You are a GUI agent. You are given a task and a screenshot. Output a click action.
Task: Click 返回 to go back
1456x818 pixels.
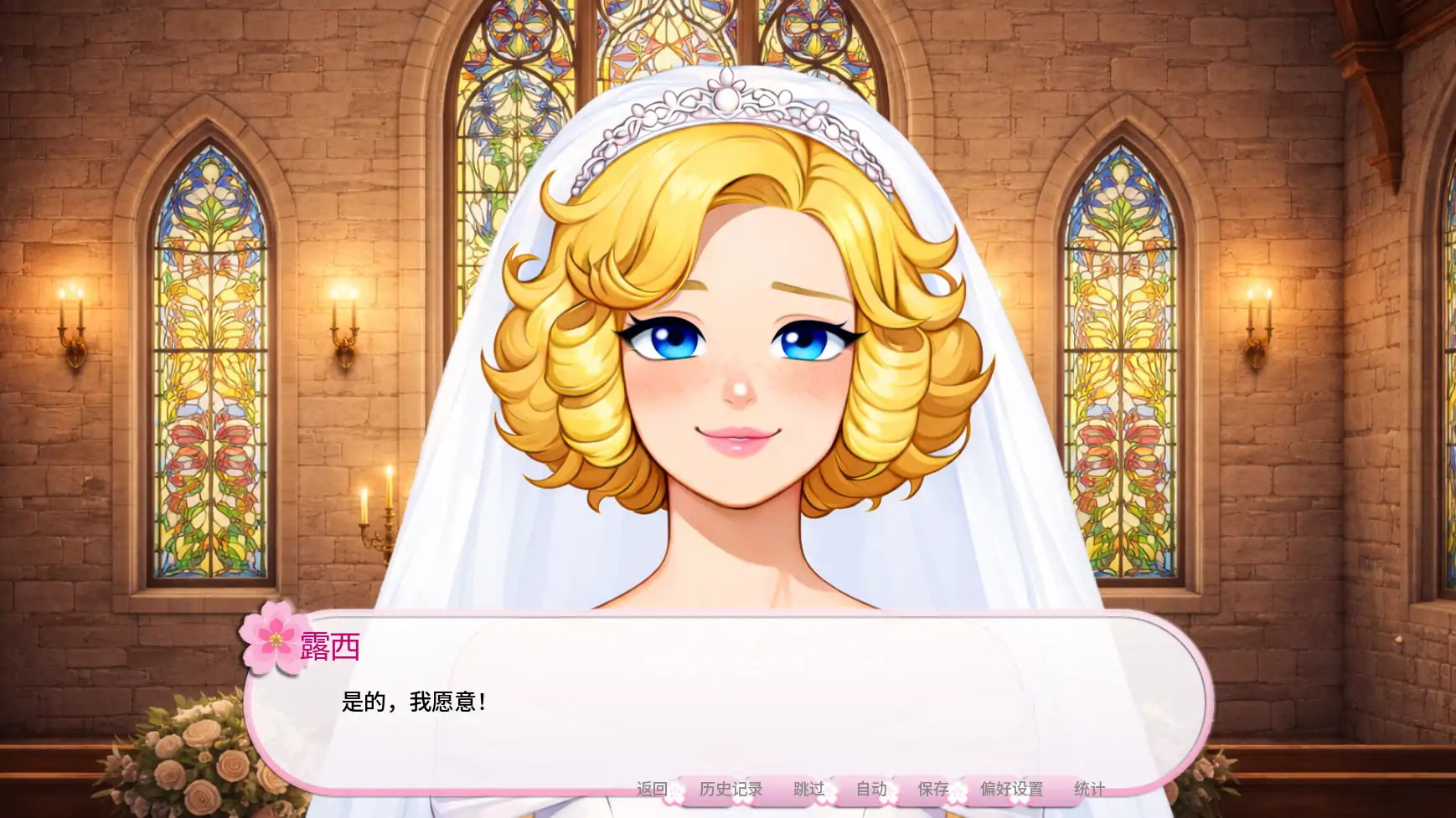(x=653, y=788)
